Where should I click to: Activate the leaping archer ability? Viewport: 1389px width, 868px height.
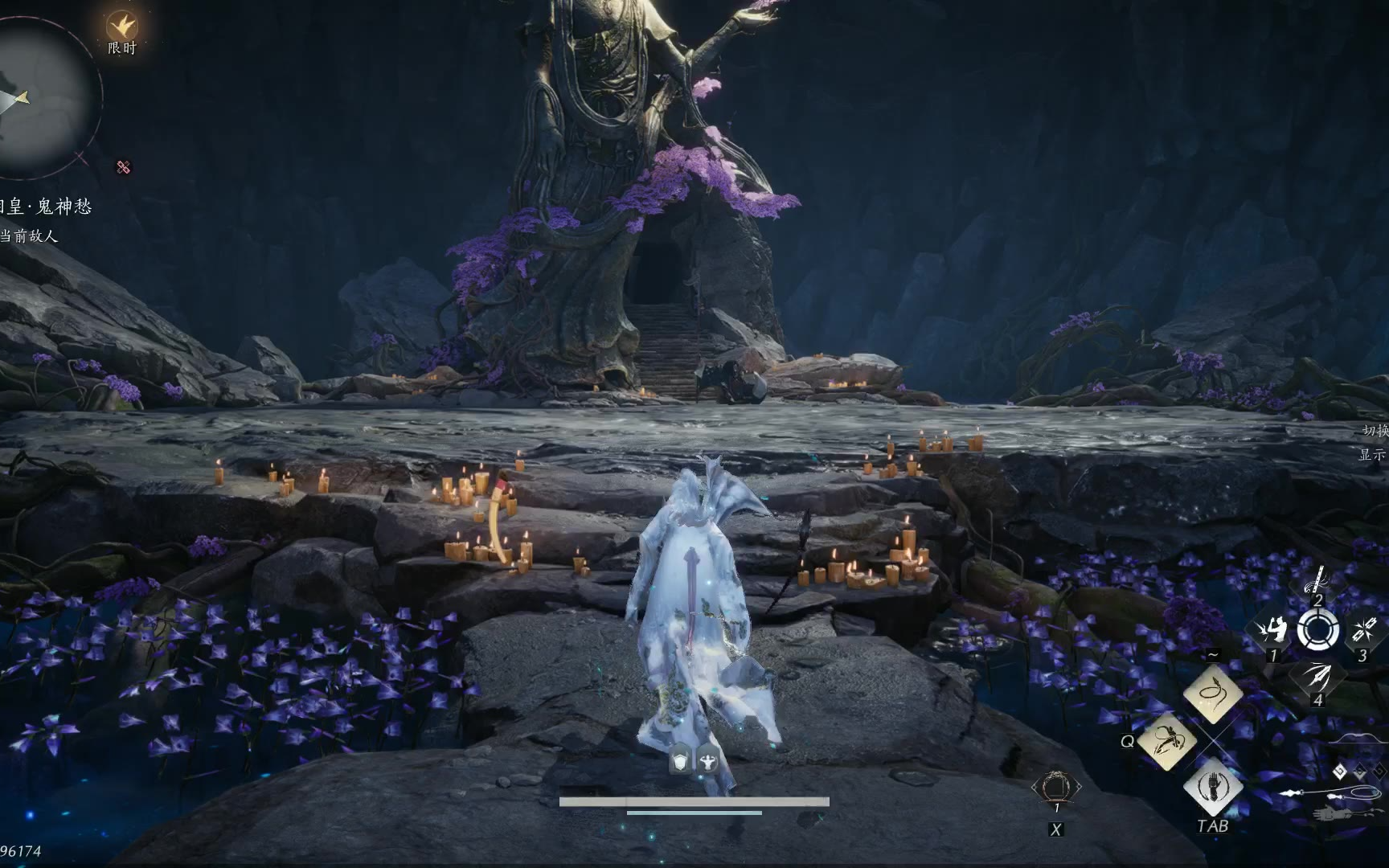[1166, 739]
